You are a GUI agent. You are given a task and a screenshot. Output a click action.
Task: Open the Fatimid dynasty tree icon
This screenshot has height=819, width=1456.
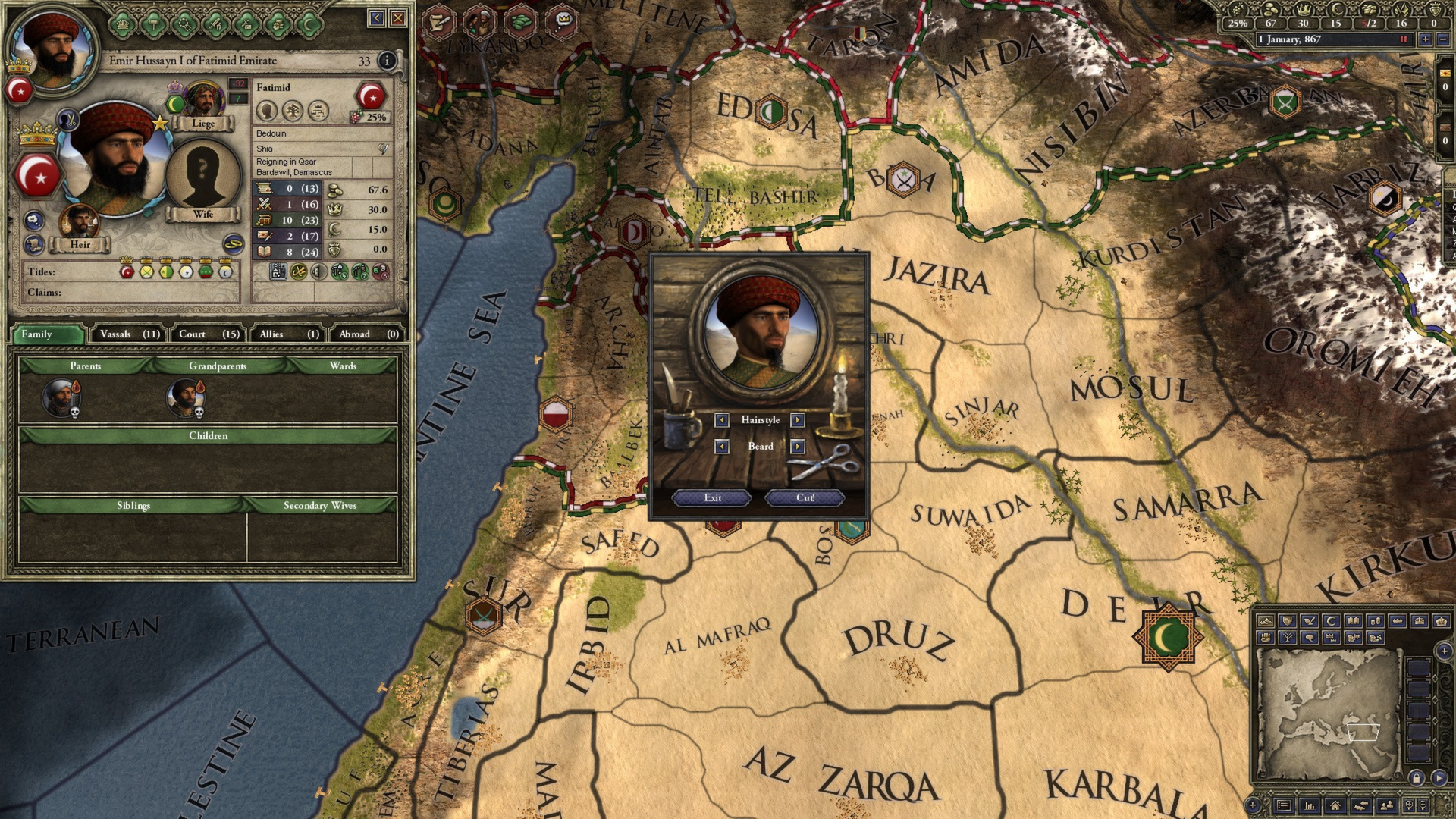[x=293, y=111]
